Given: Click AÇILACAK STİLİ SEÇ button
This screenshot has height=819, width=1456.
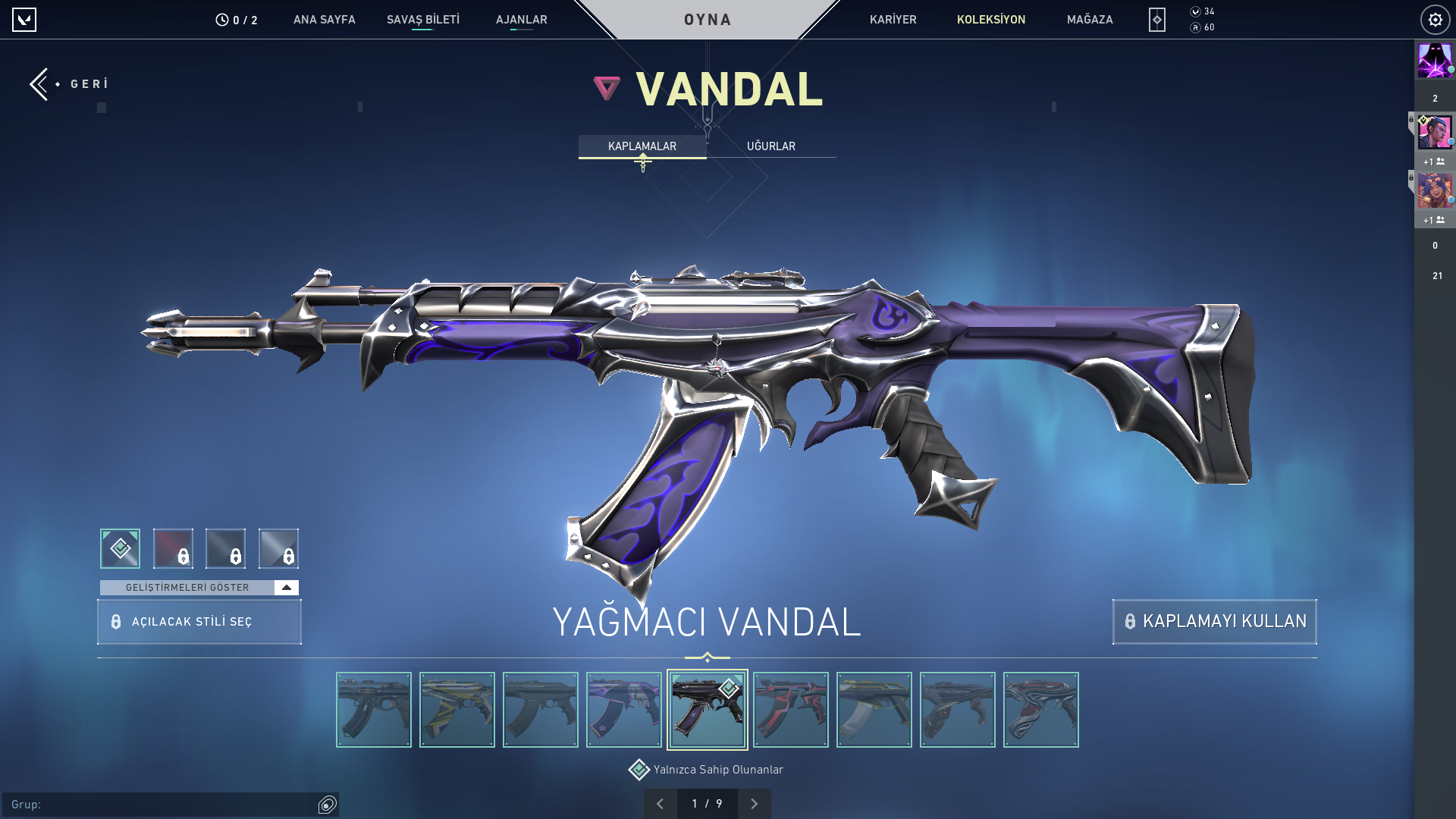Looking at the screenshot, I should pyautogui.click(x=199, y=622).
